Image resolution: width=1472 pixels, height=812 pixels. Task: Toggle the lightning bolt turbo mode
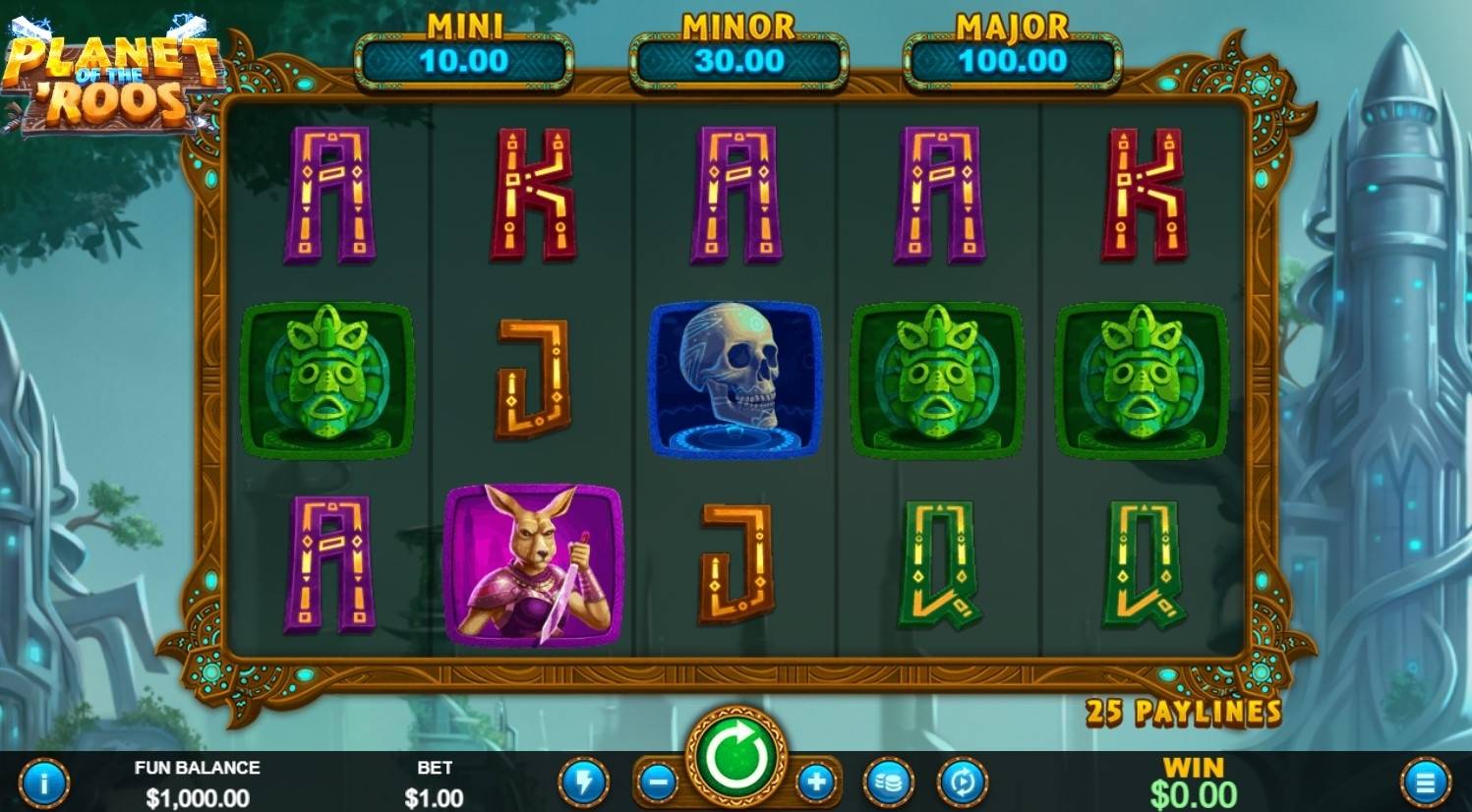point(583,783)
